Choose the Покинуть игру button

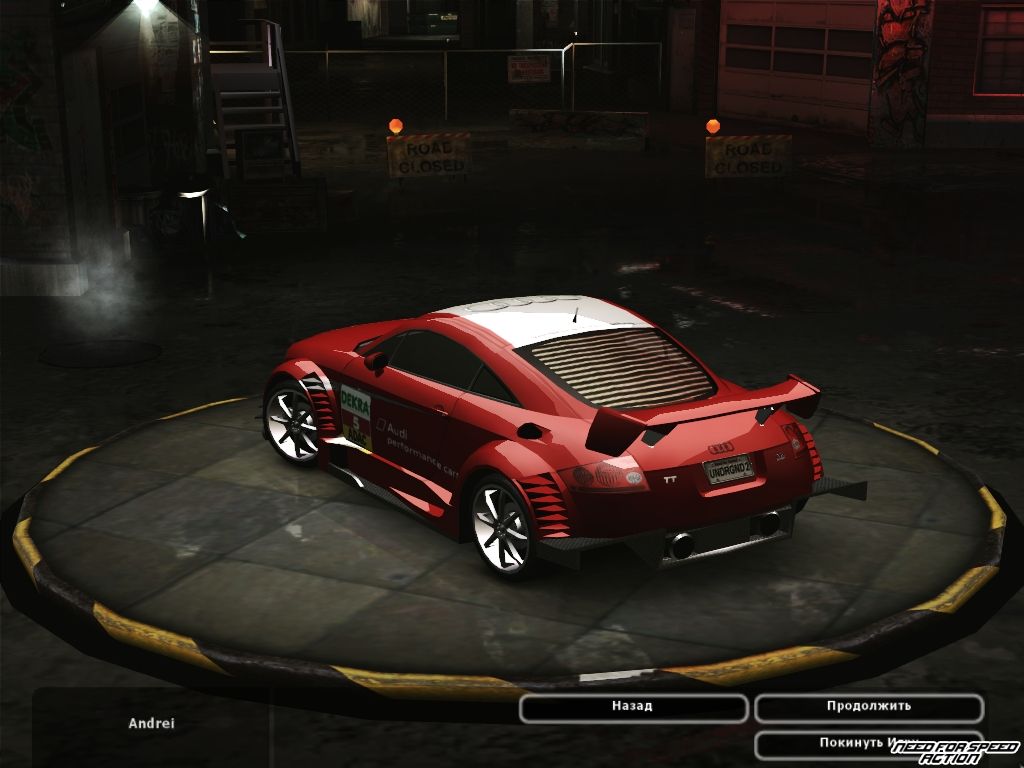(840, 743)
